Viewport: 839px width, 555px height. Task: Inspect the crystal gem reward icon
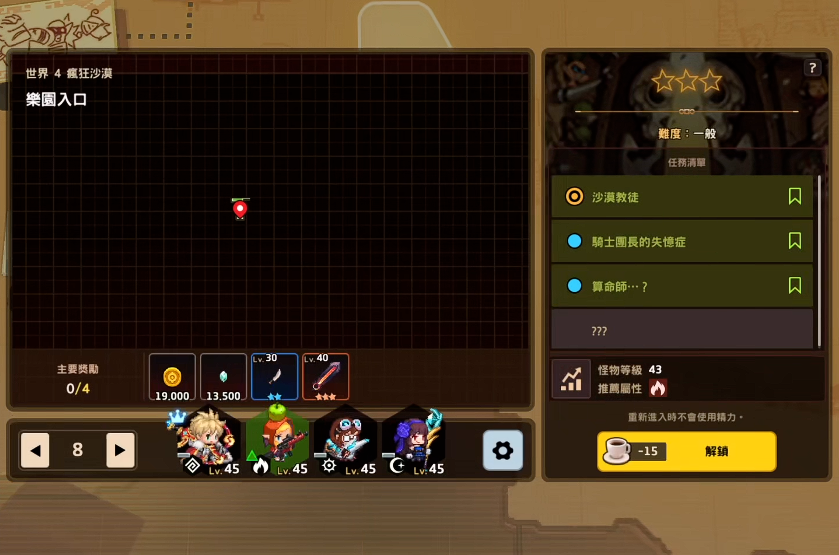[x=223, y=377]
